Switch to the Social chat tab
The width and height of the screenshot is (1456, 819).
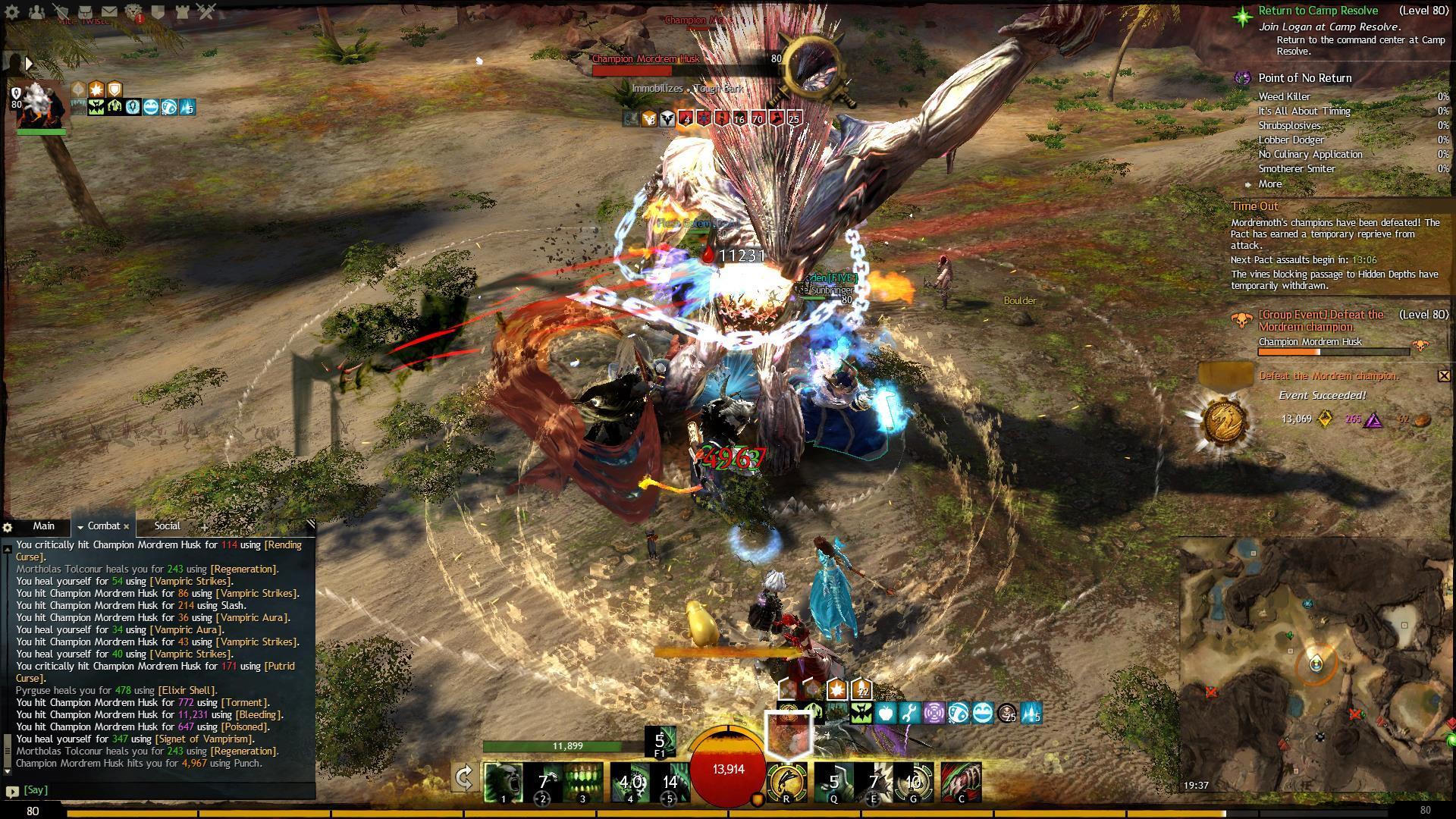click(x=167, y=526)
